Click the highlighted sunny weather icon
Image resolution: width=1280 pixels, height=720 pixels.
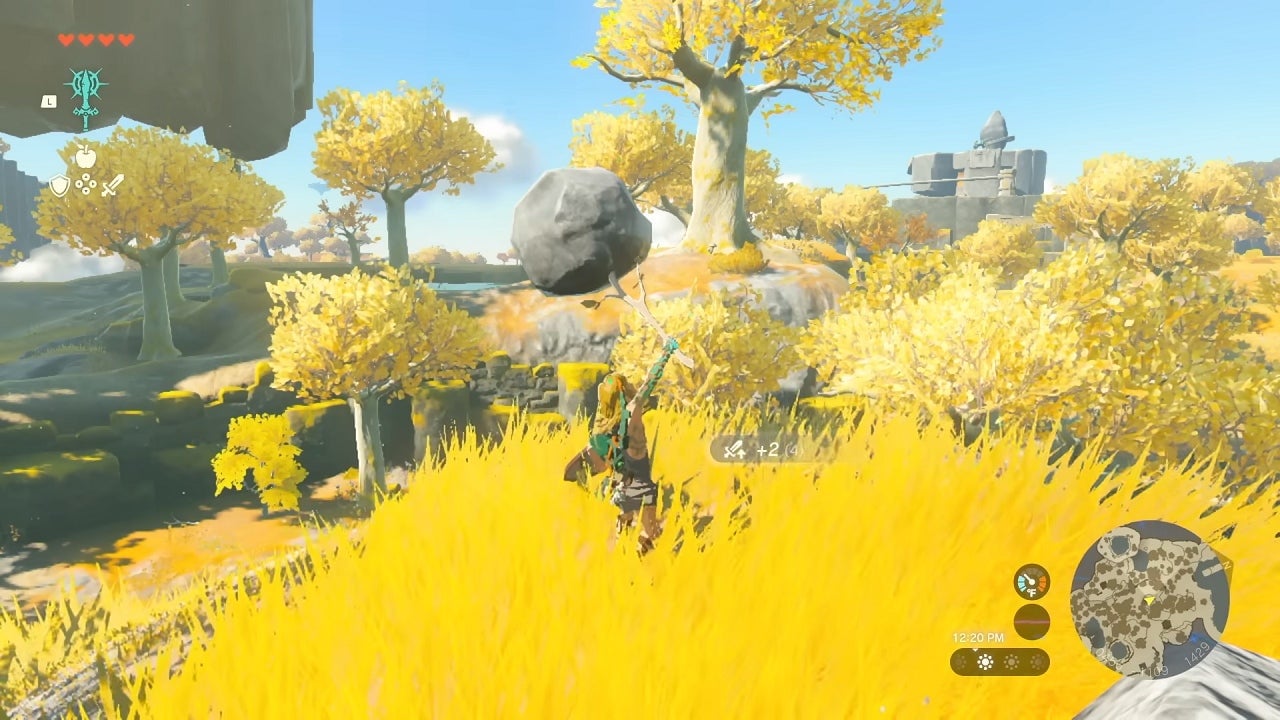point(985,662)
